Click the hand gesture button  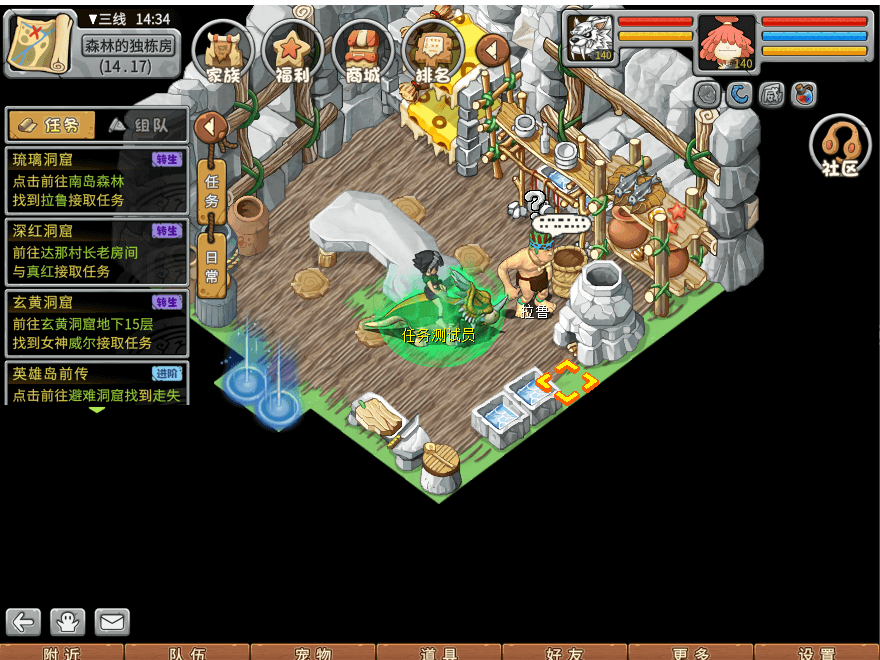(68, 622)
